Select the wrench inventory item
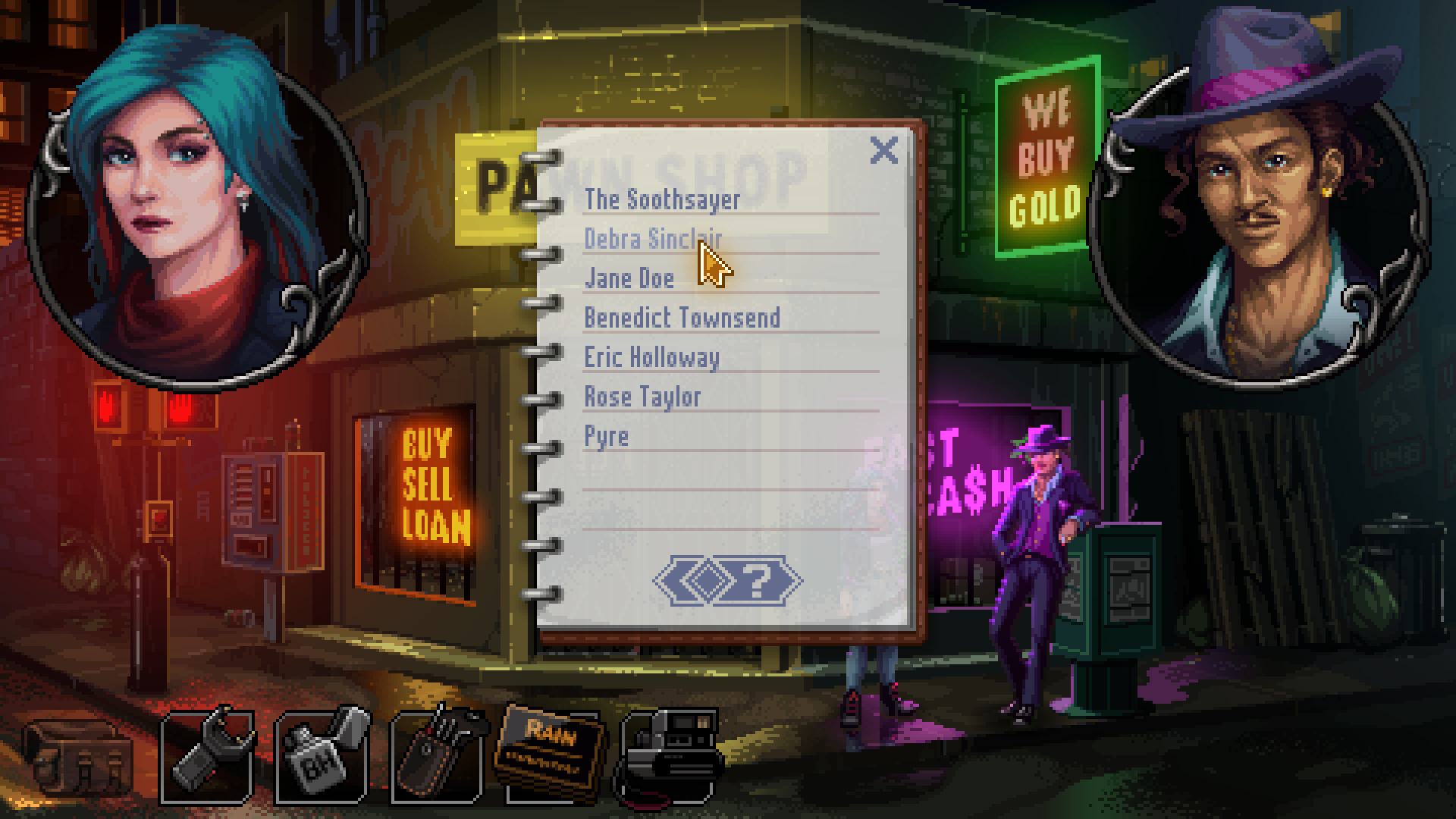 pyautogui.click(x=207, y=755)
